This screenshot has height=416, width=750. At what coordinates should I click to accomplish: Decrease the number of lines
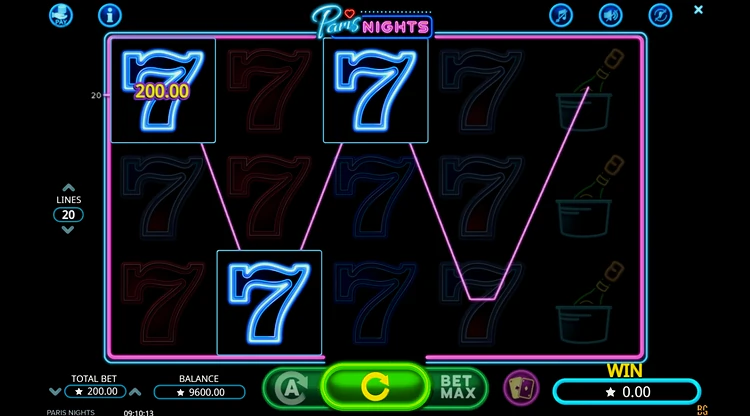click(68, 230)
